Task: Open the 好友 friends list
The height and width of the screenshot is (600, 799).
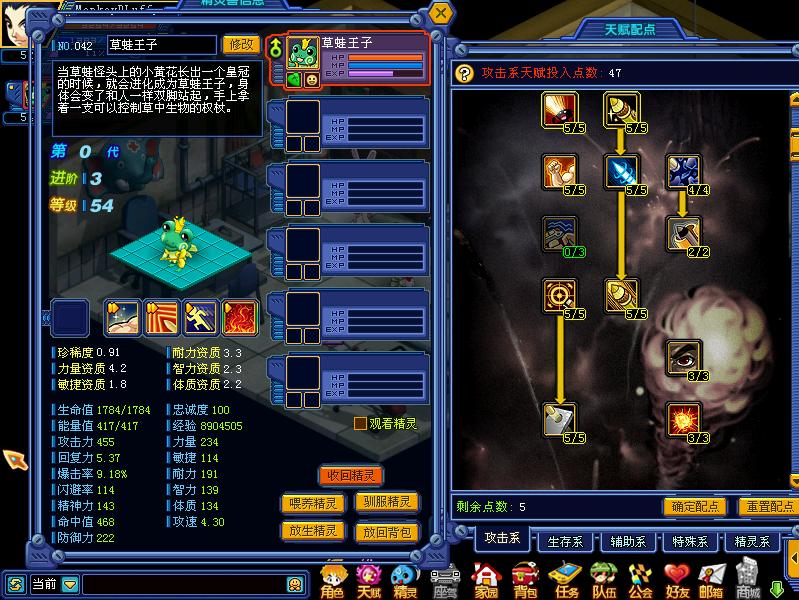Action: tap(677, 579)
